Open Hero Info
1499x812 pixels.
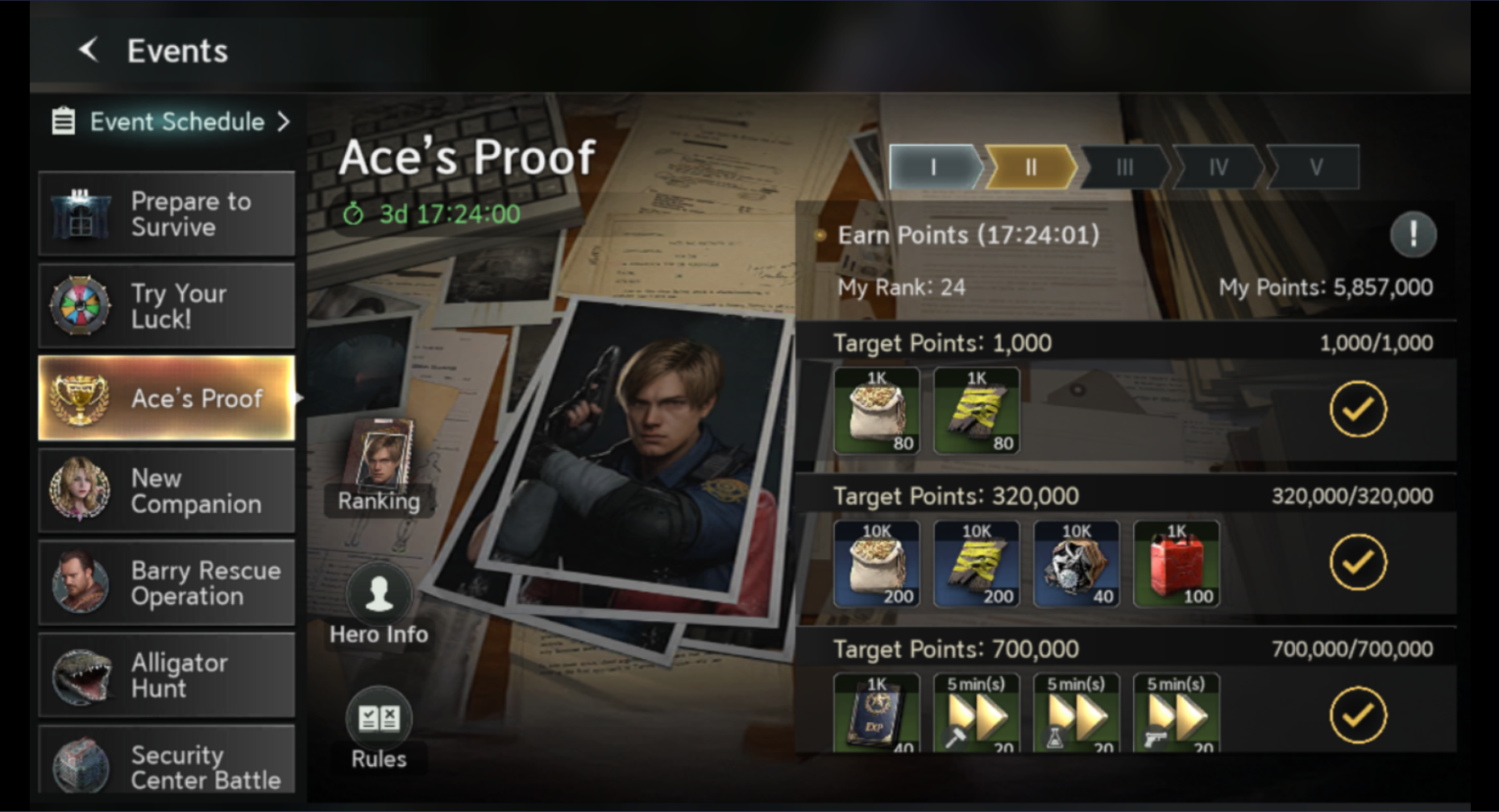click(x=379, y=594)
